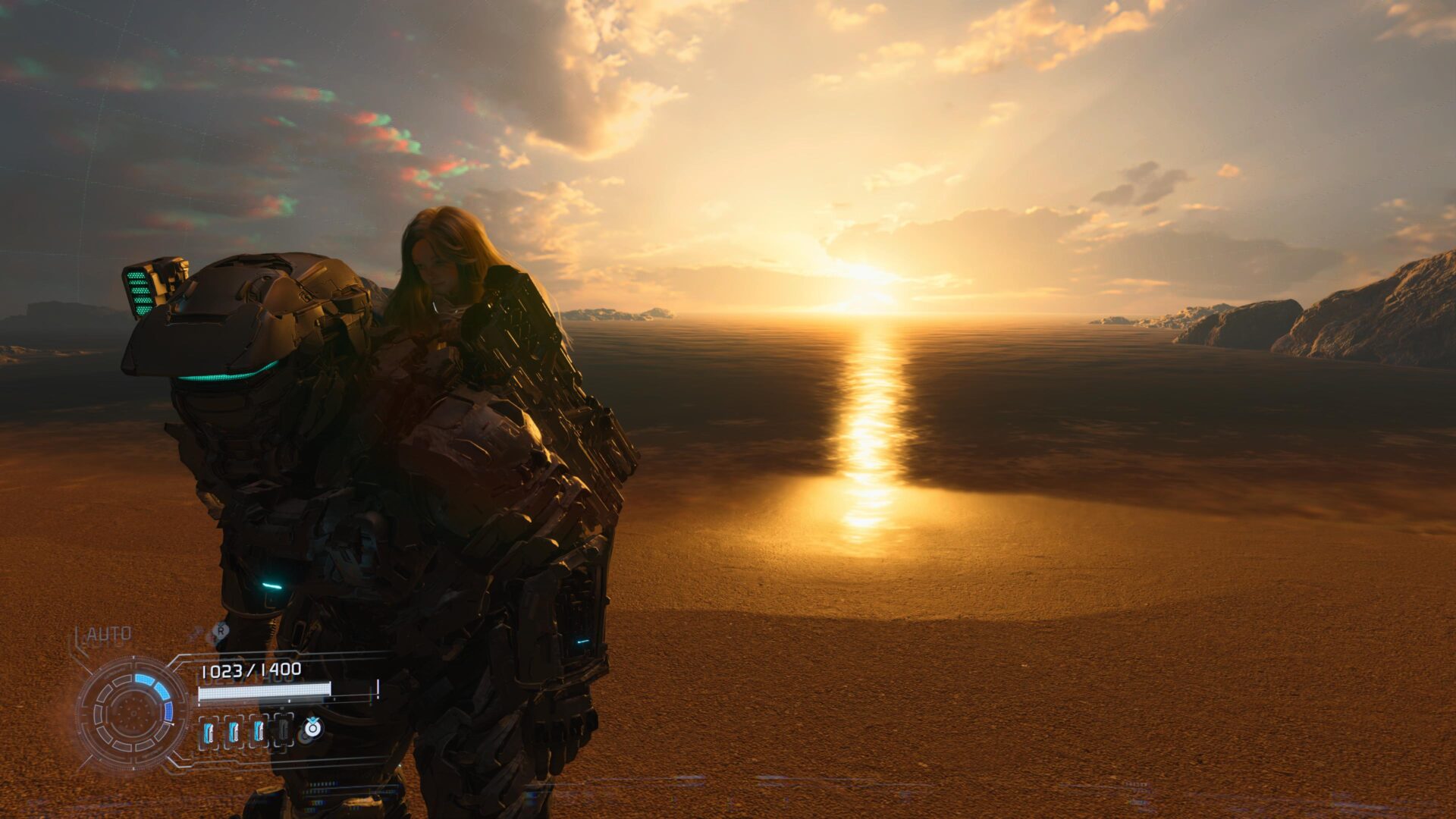Activate the white ring ability icon

tap(312, 728)
